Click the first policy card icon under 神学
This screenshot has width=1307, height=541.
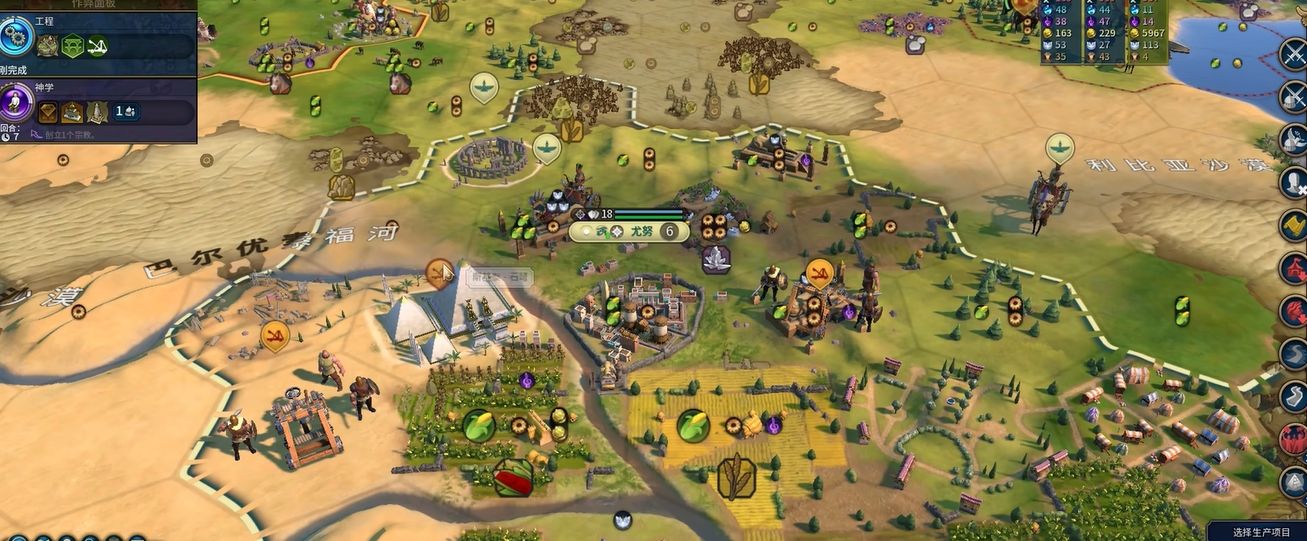click(x=47, y=112)
